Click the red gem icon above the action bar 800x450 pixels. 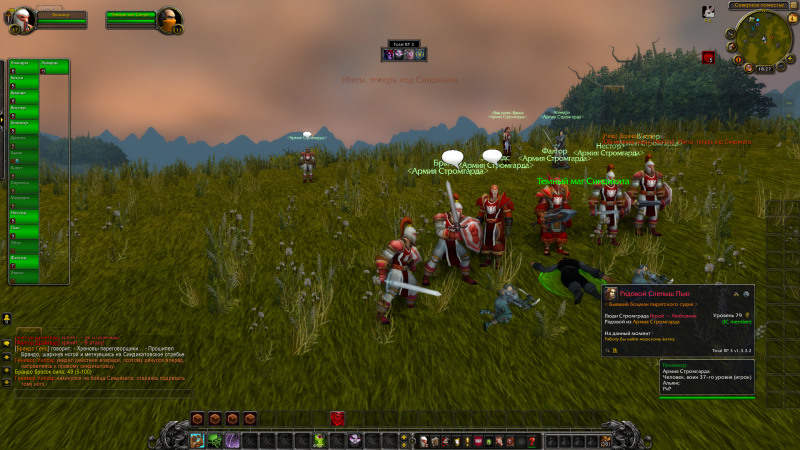[338, 419]
